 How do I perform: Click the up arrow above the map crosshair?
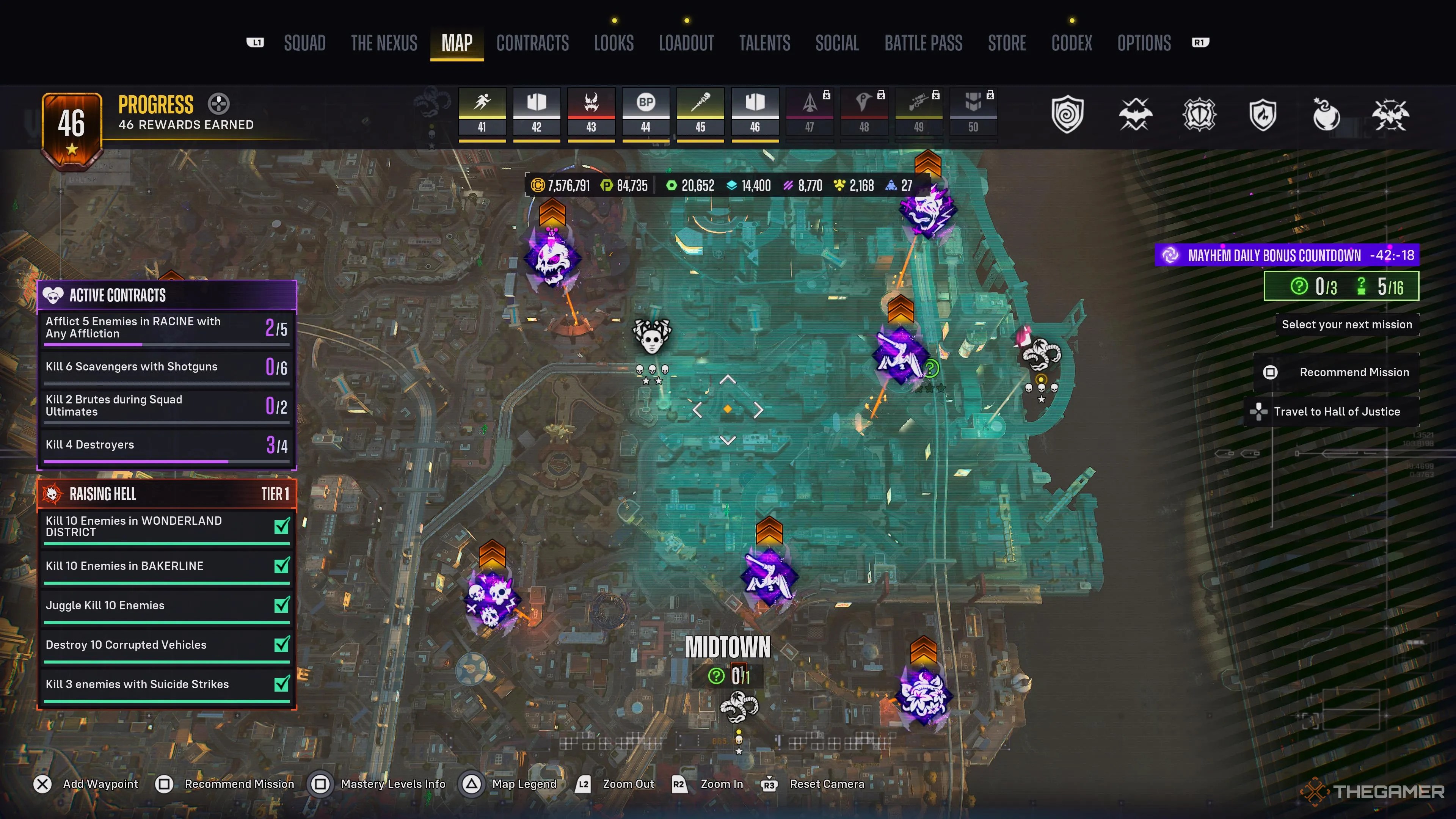click(728, 380)
